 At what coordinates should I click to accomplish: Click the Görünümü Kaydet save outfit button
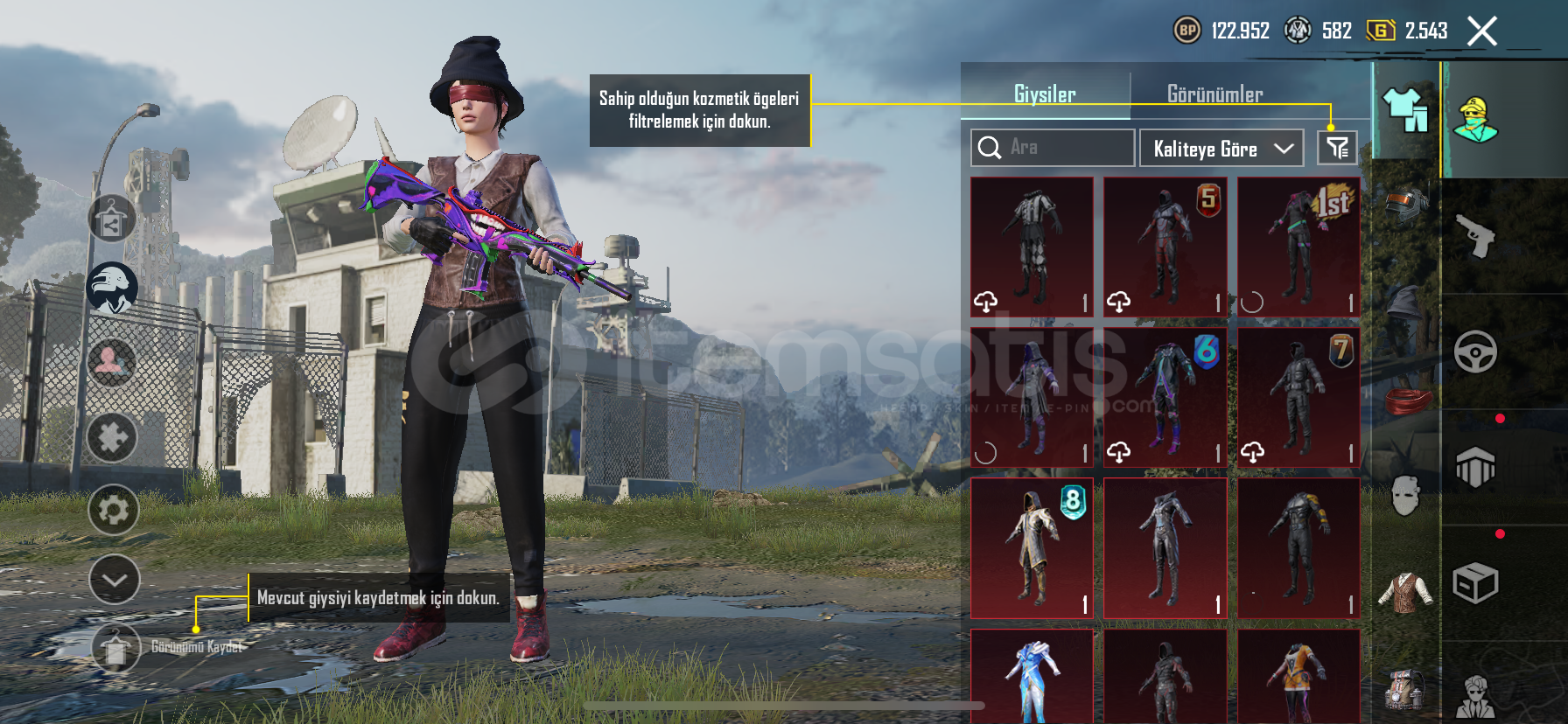coord(116,648)
